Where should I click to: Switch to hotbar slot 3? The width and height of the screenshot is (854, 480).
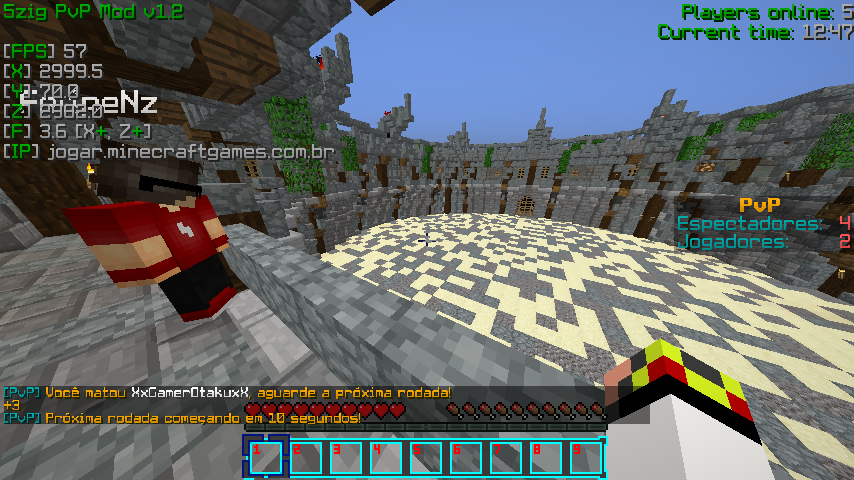pos(346,457)
